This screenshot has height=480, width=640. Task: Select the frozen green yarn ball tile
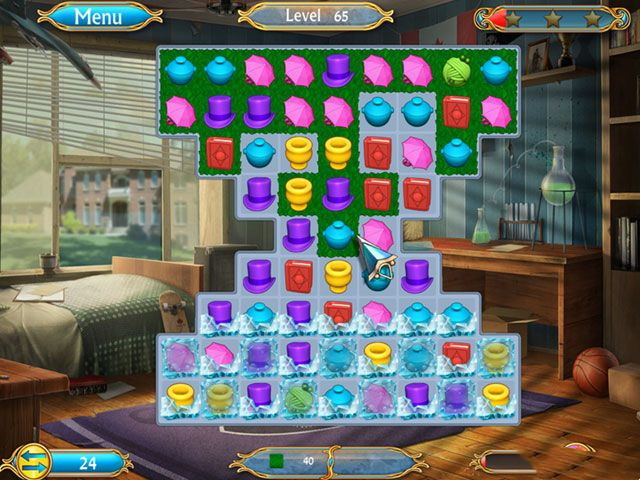pos(298,396)
